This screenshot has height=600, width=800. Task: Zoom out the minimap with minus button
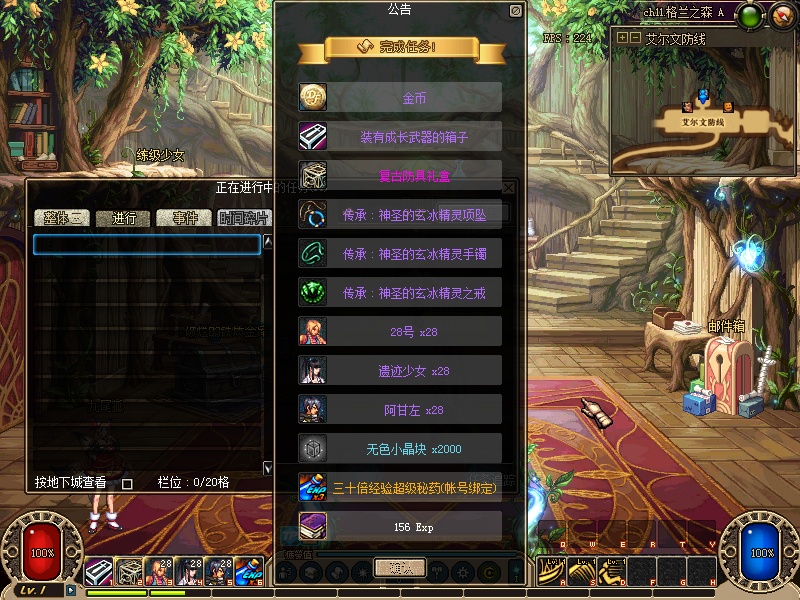635,38
